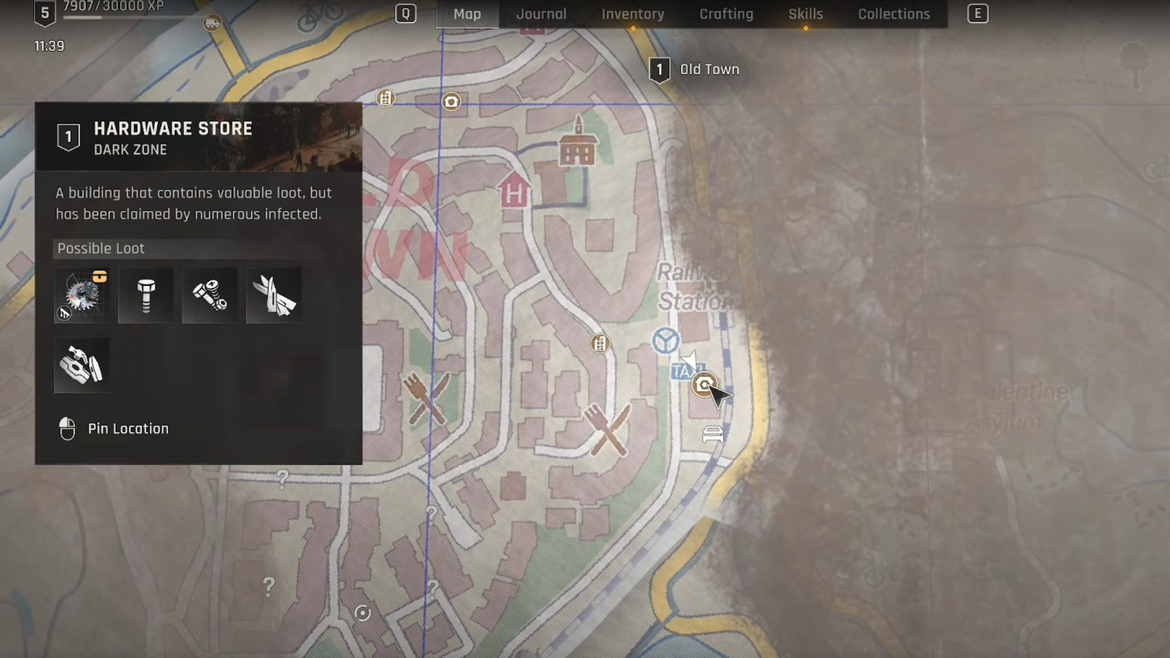The image size is (1170, 658).
Task: Select the blue circular map marker
Action: 666,341
